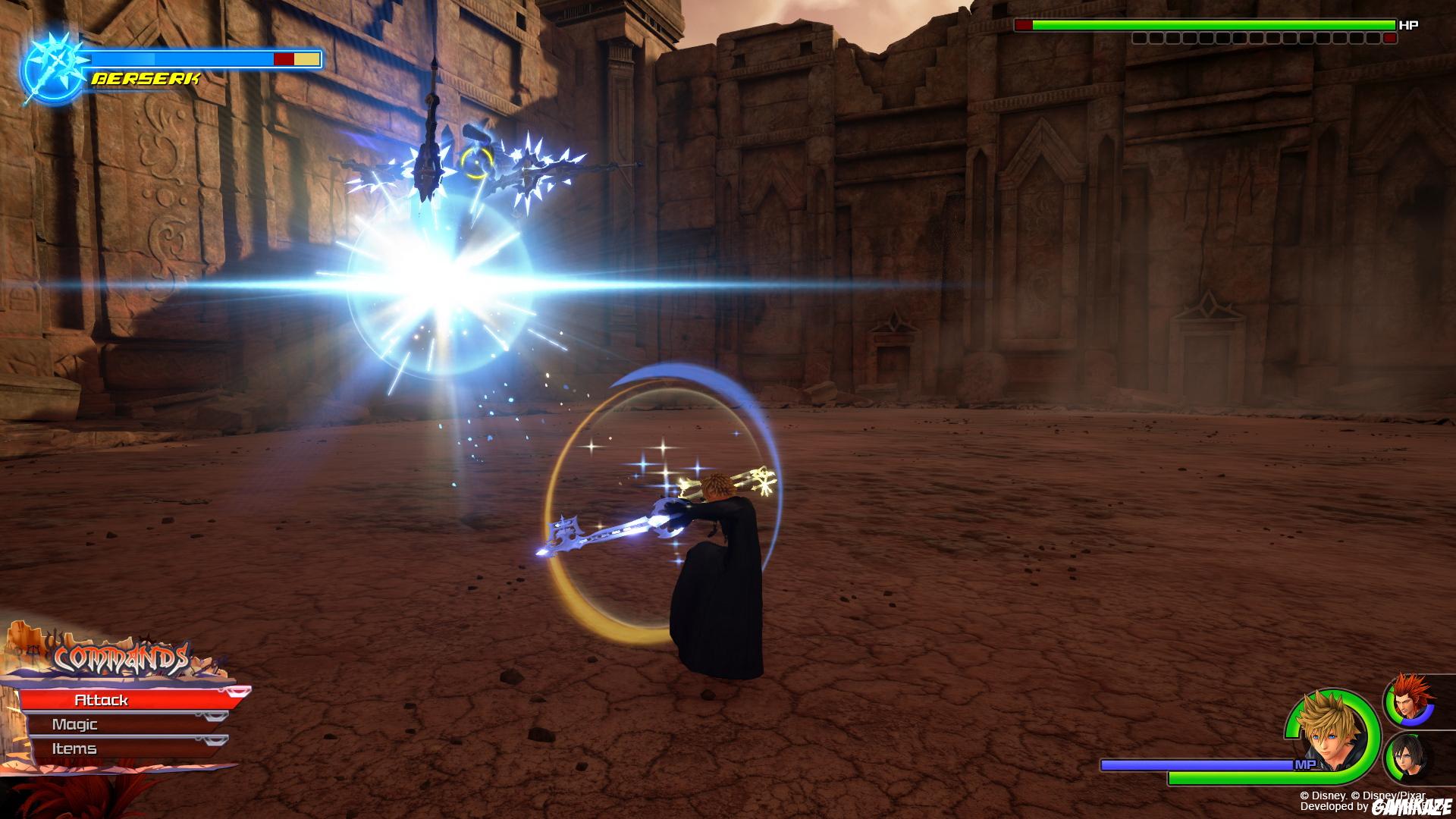Open the Magic command menu

click(76, 724)
